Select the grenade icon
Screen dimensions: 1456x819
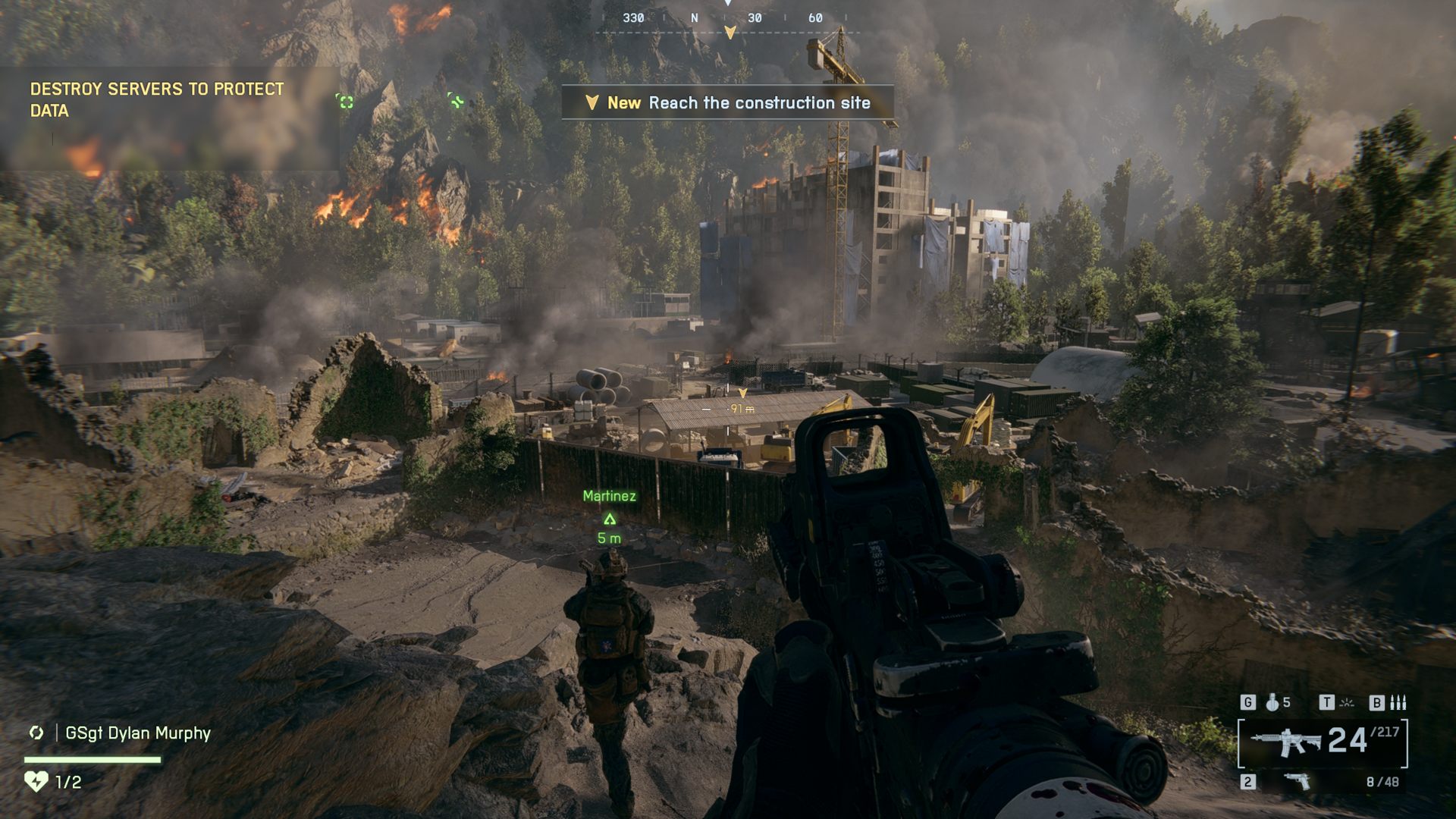tap(1272, 703)
